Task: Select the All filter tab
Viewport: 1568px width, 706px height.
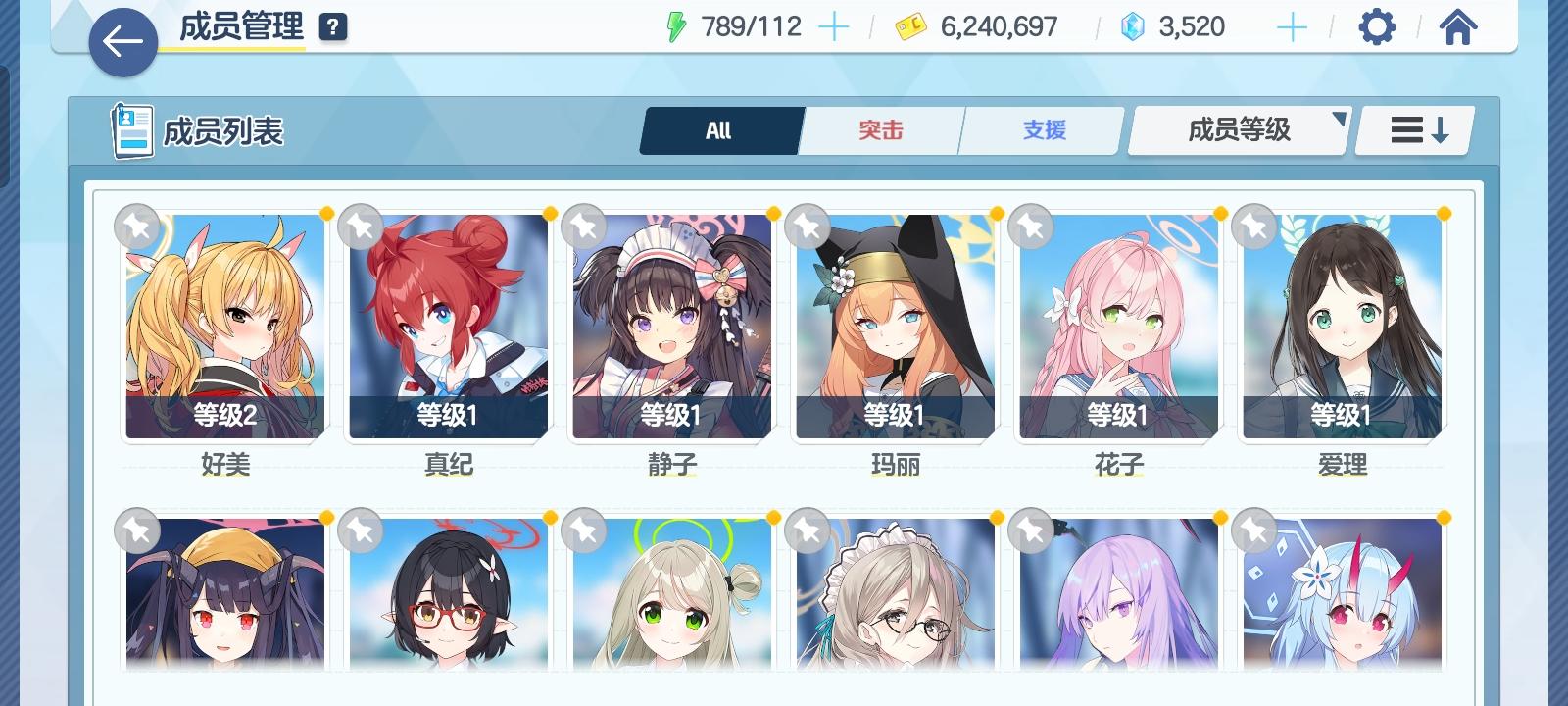Action: (720, 128)
